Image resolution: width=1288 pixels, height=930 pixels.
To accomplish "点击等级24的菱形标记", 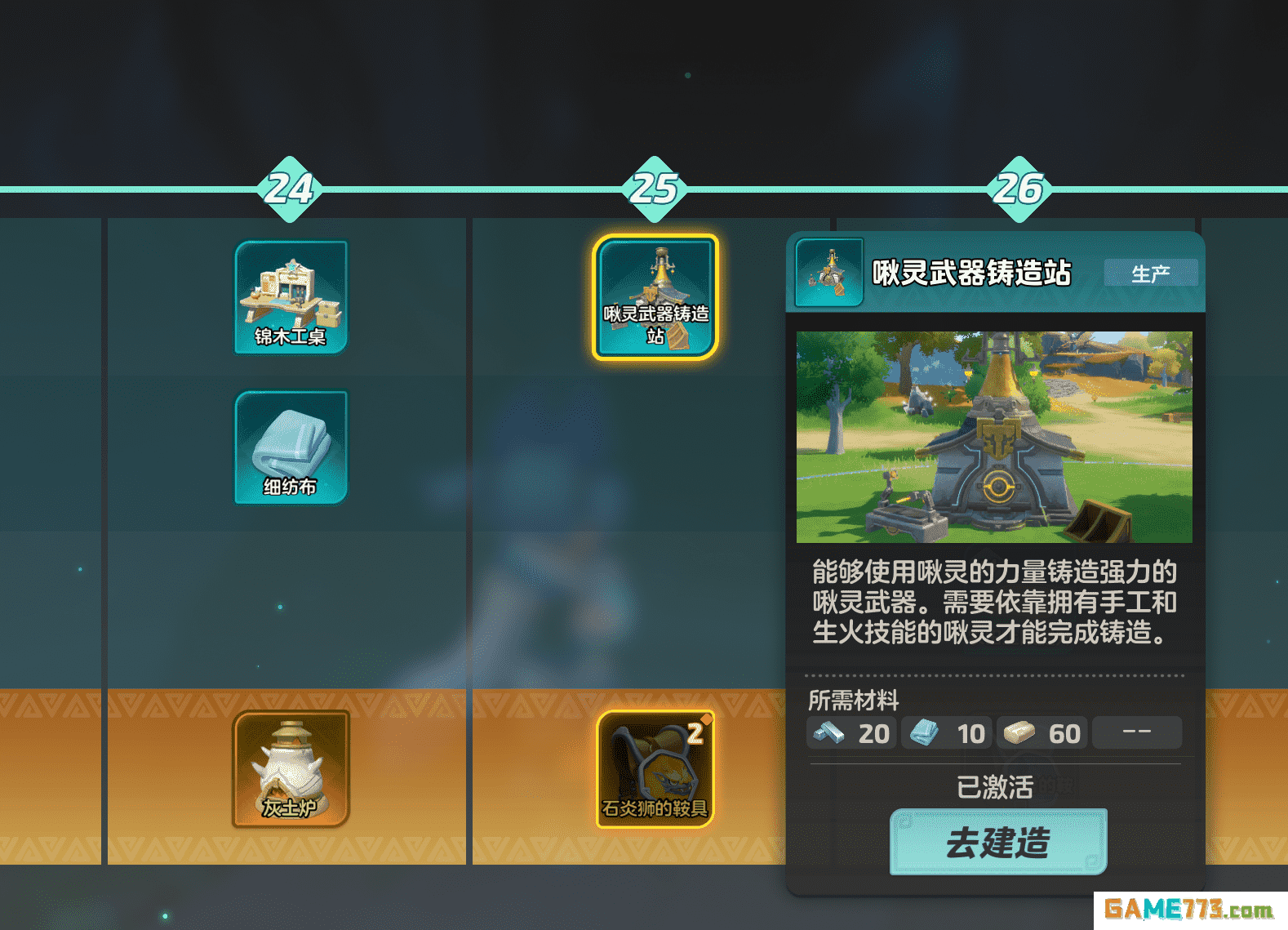I will click(x=291, y=189).
